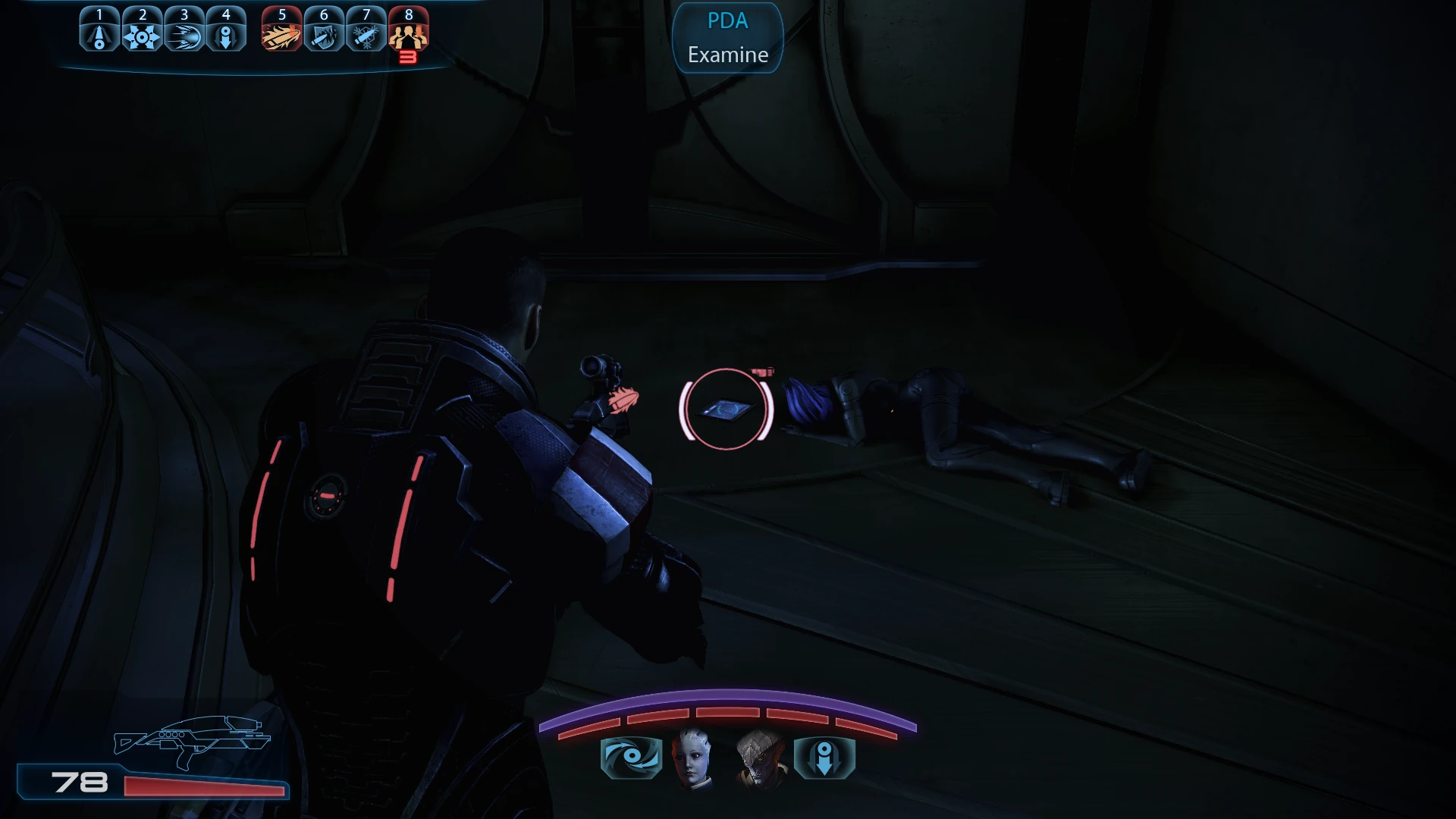1456x819 pixels.
Task: Trigger the downward arrow power beside Javik
Action: coord(824,757)
